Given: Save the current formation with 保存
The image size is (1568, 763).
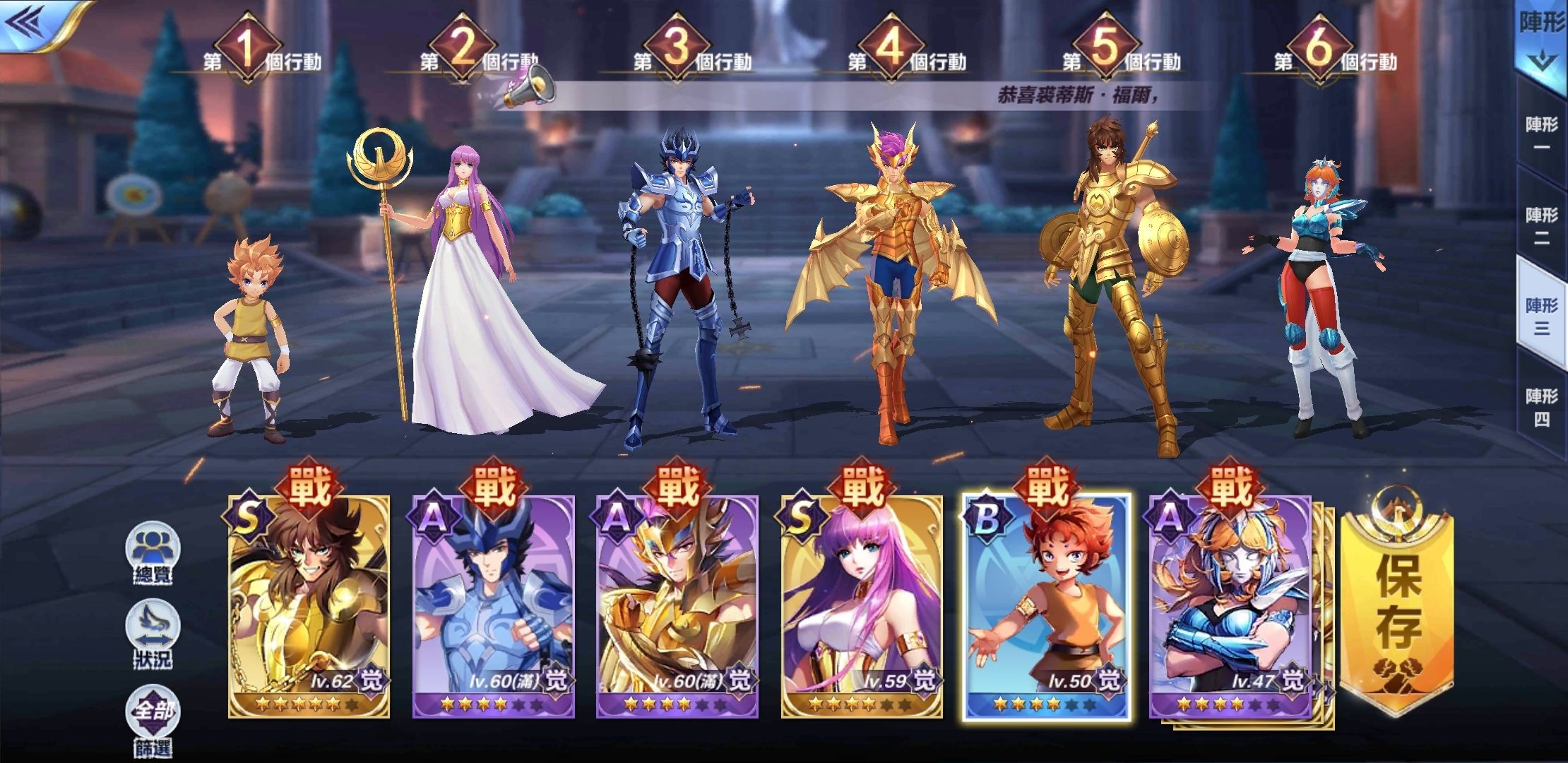Looking at the screenshot, I should (1398, 601).
